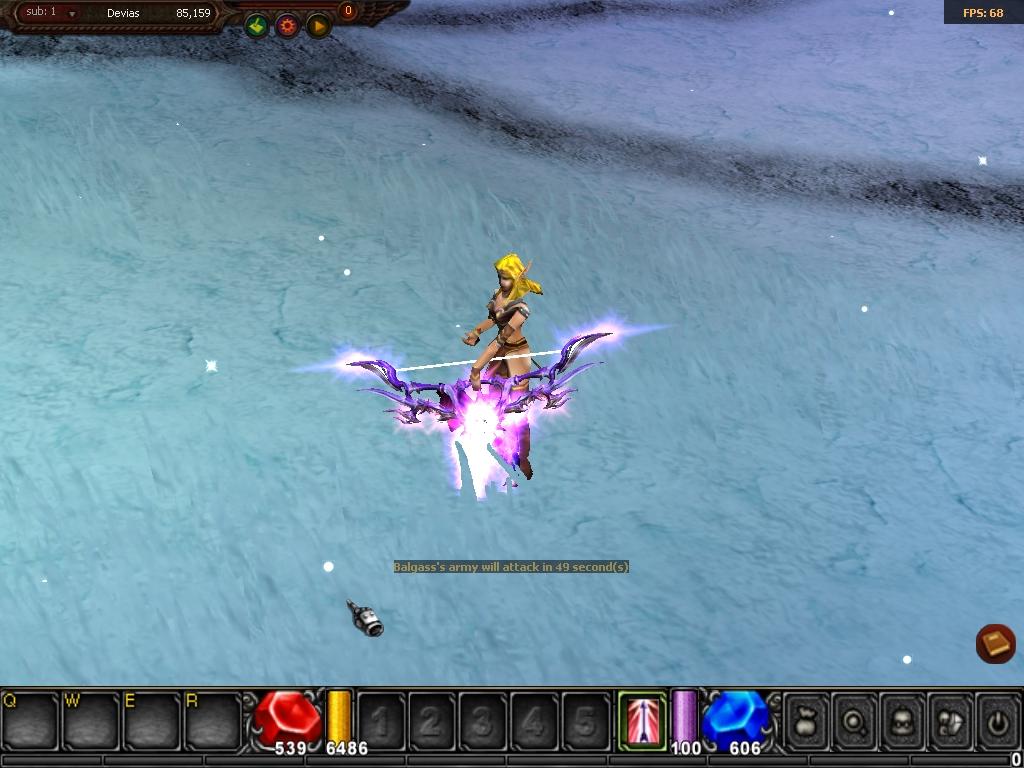Select the multi-arrow skill icon

(x=642, y=719)
